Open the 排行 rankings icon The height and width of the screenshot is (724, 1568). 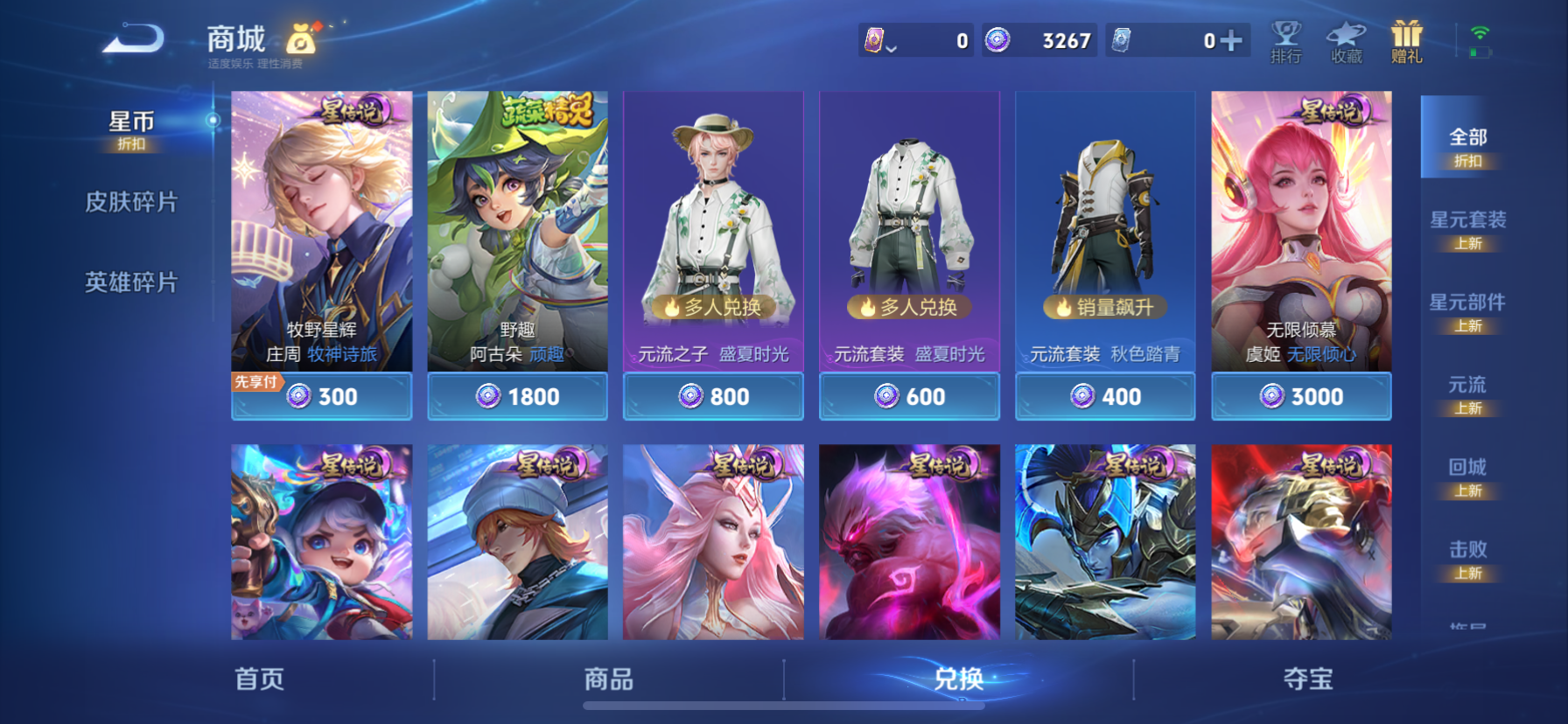tap(1284, 42)
